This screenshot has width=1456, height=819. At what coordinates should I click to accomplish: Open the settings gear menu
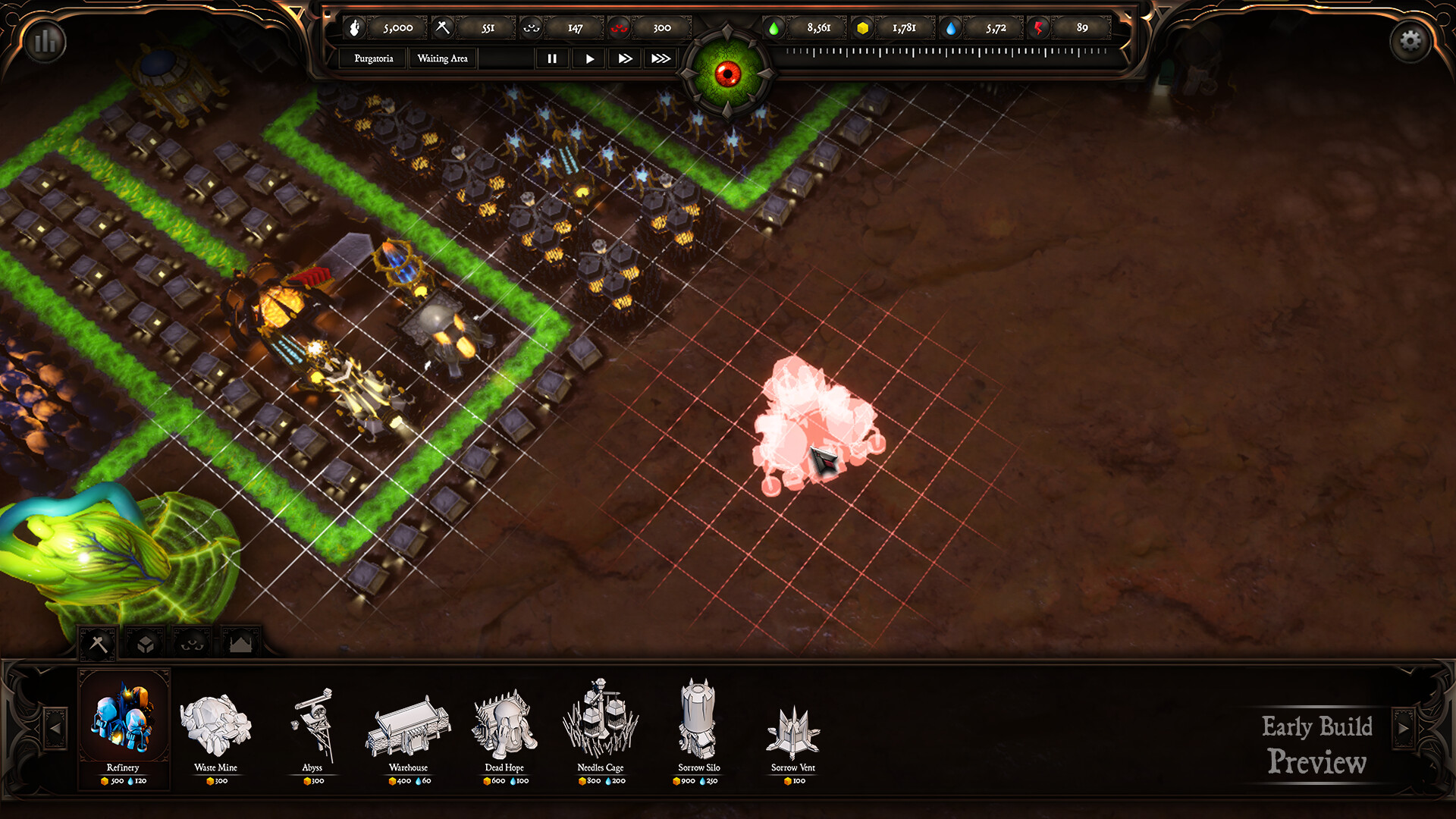(x=1411, y=39)
